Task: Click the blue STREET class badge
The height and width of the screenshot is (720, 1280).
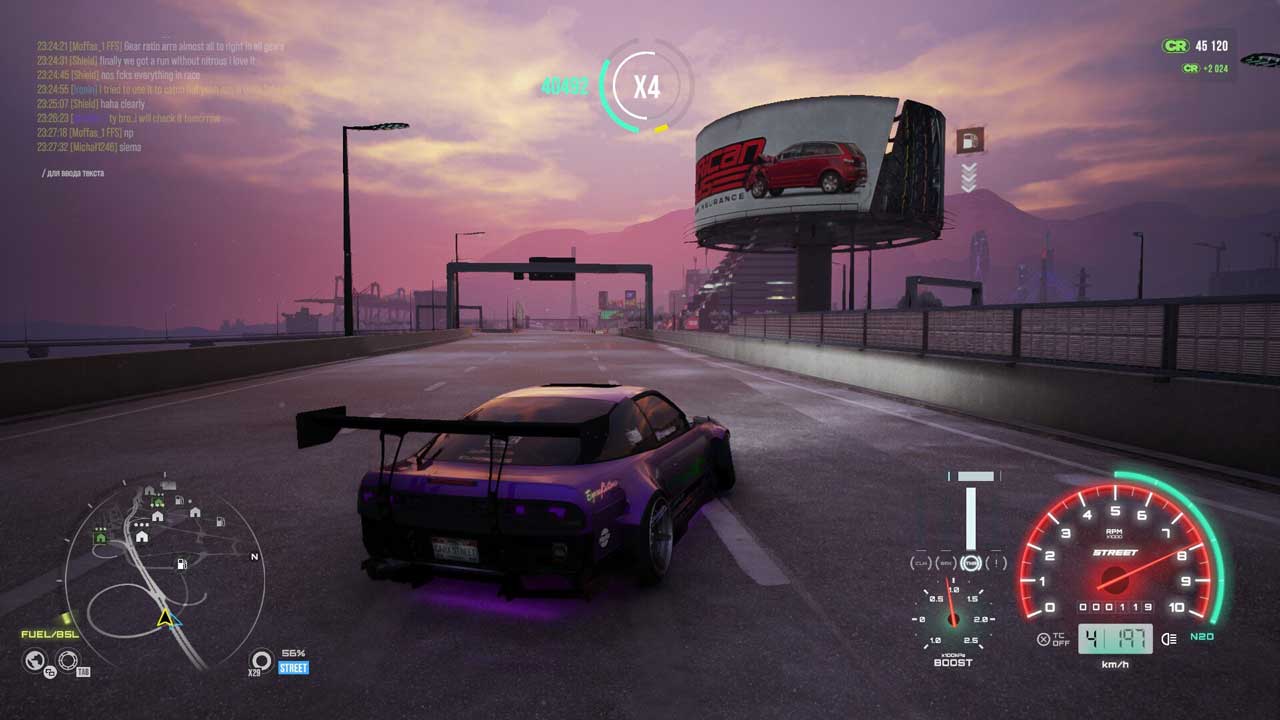Action: coord(293,668)
